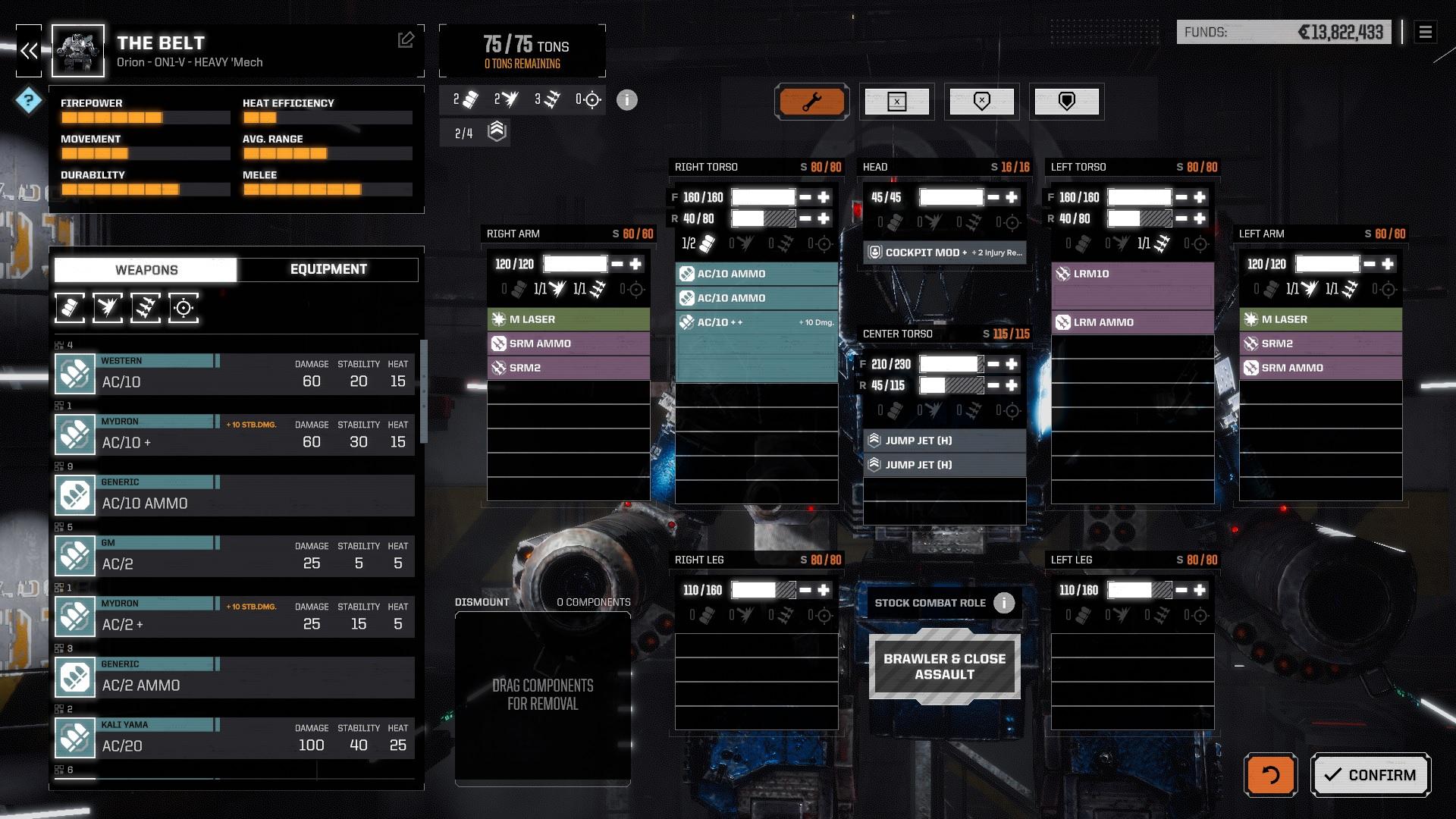Go back using the double-arrow button
Image resolution: width=1456 pixels, height=819 pixels.
29,51
